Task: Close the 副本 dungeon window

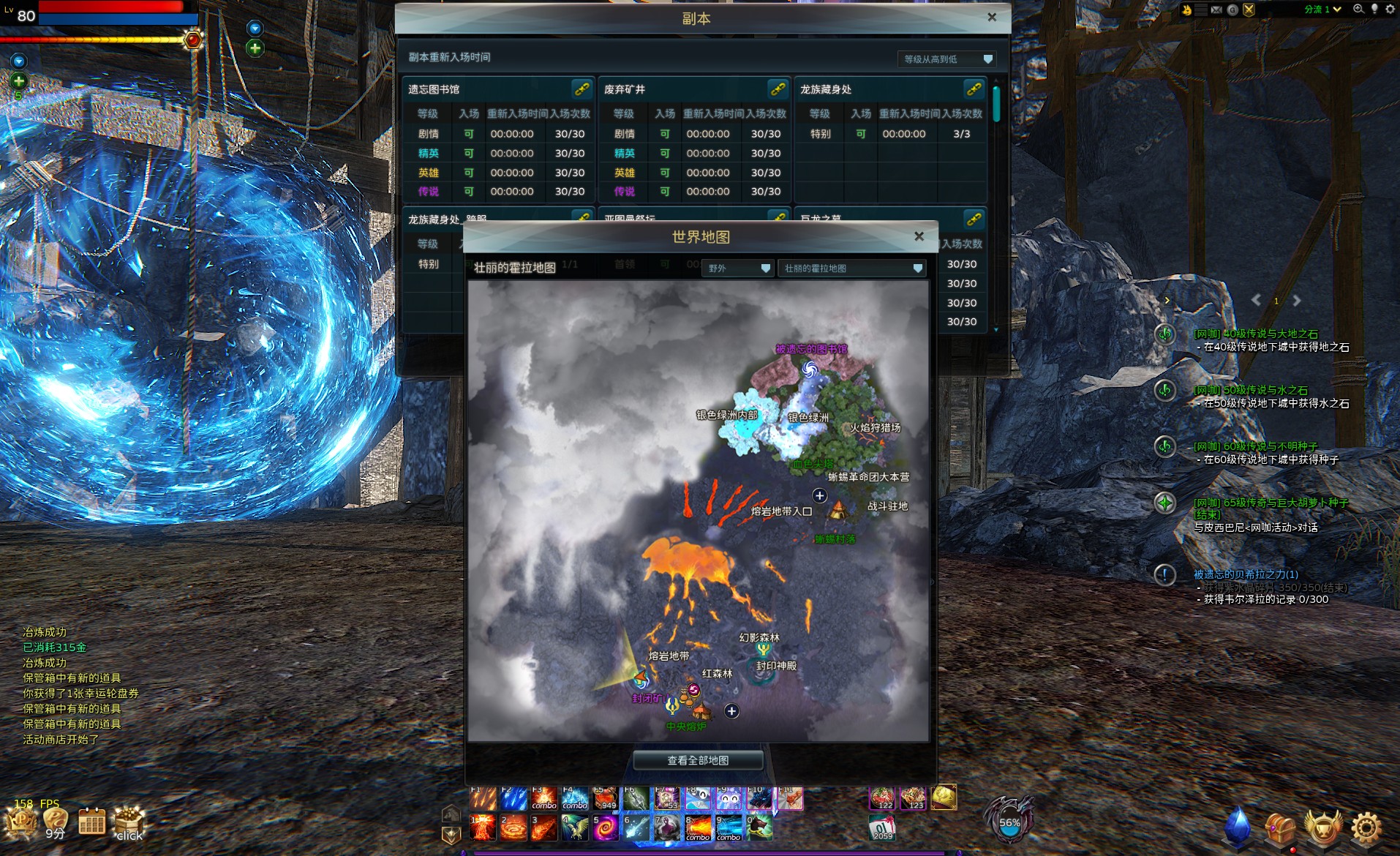Action: 991,18
